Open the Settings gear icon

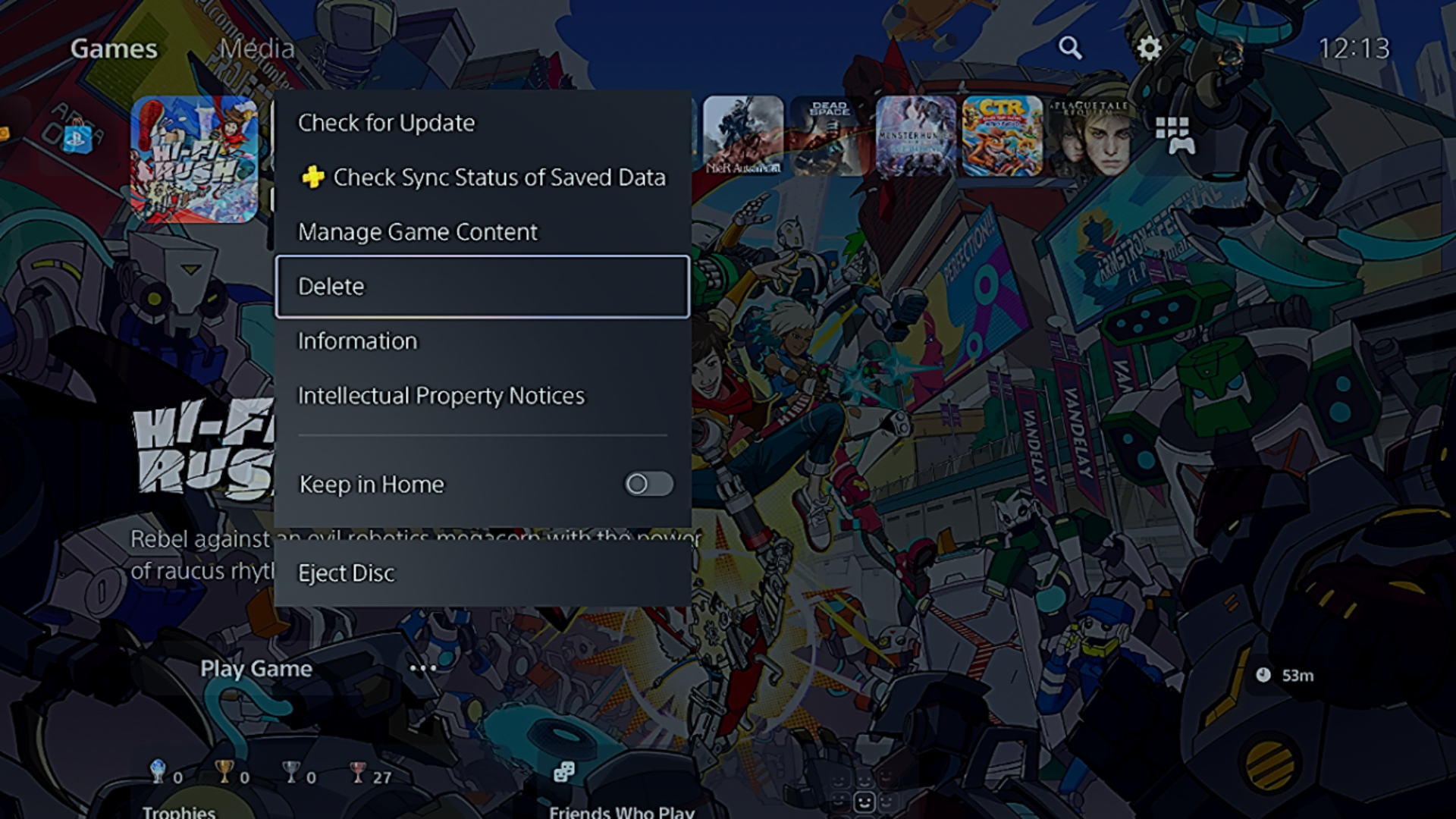click(x=1149, y=48)
